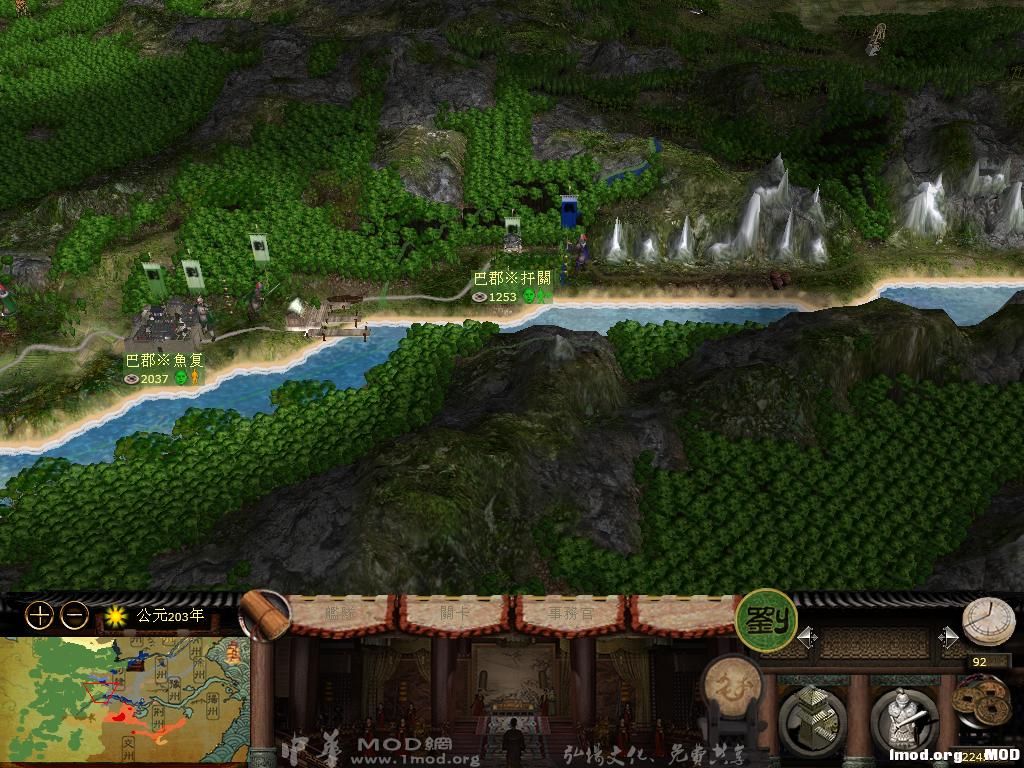Open the coins finance button
The width and height of the screenshot is (1024, 768).
pyautogui.click(x=980, y=705)
